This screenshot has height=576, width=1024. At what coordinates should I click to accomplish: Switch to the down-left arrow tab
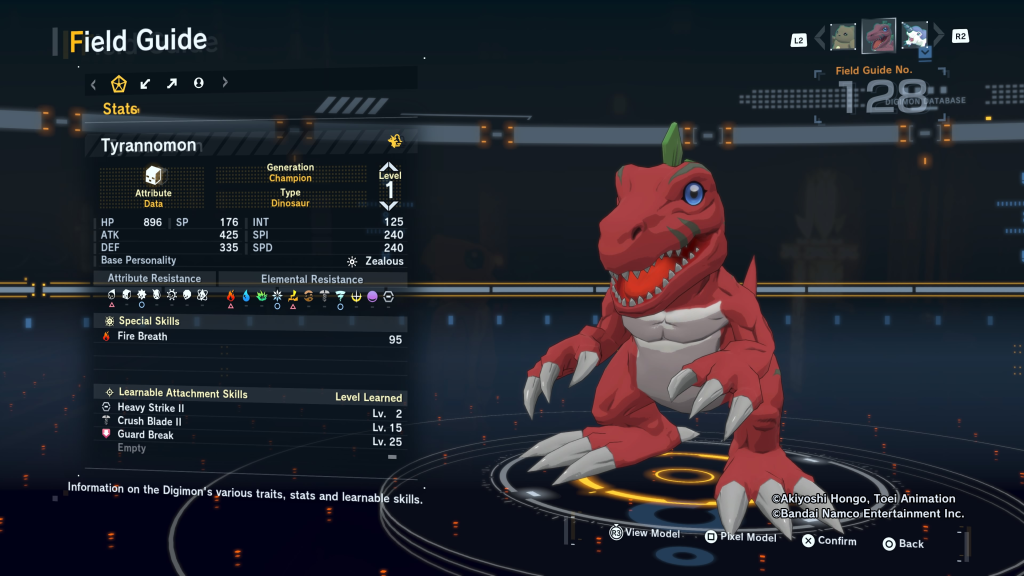pyautogui.click(x=146, y=83)
